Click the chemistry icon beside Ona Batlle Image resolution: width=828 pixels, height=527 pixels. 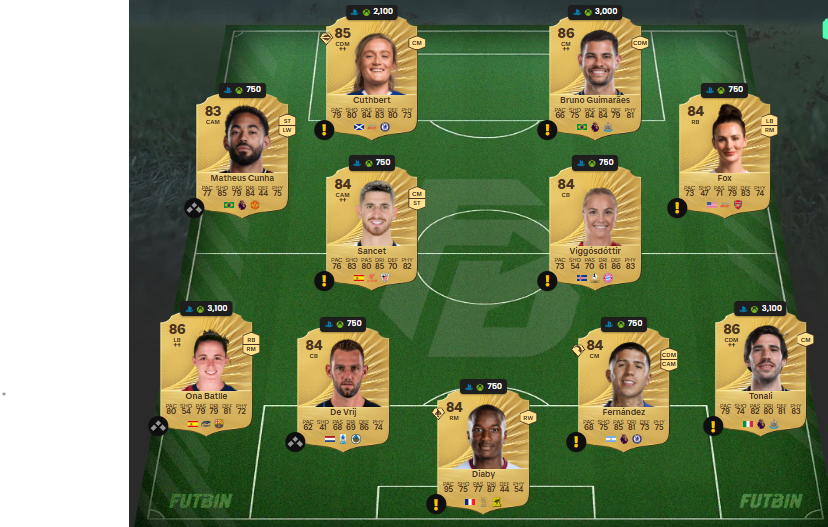[158, 426]
